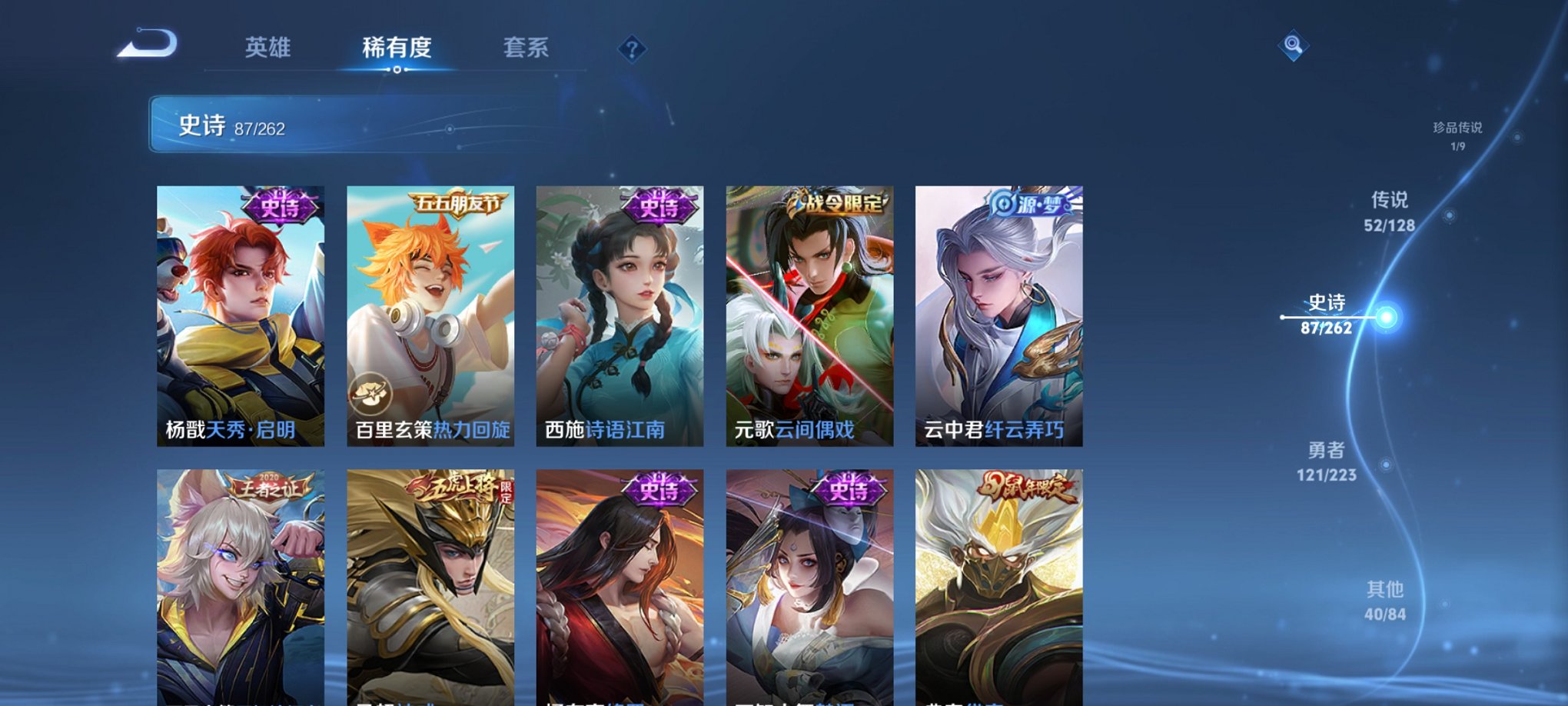Open the help question mark icon
Viewport: 1568px width, 706px height.
point(632,50)
